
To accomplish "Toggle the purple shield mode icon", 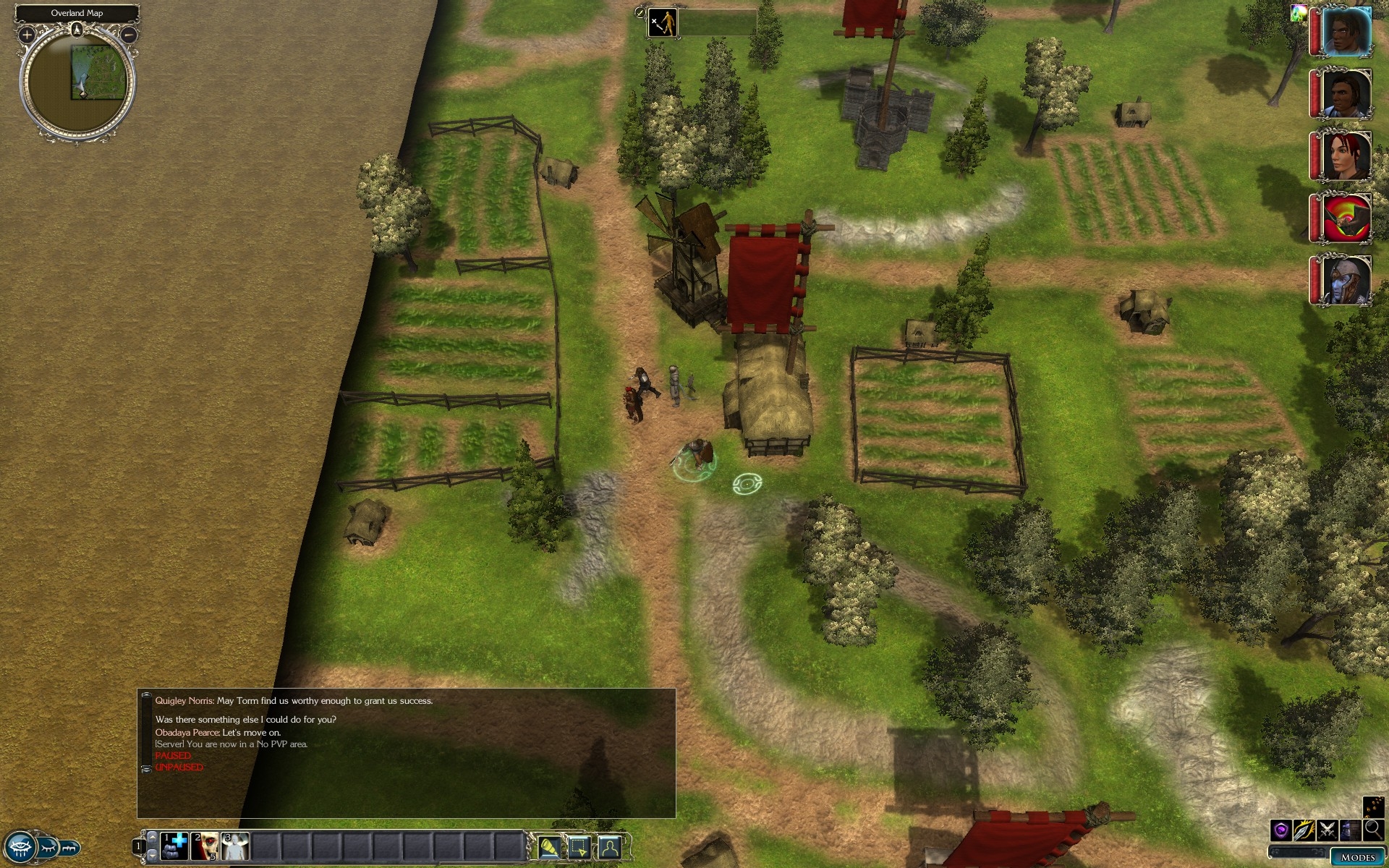I will click(1281, 830).
